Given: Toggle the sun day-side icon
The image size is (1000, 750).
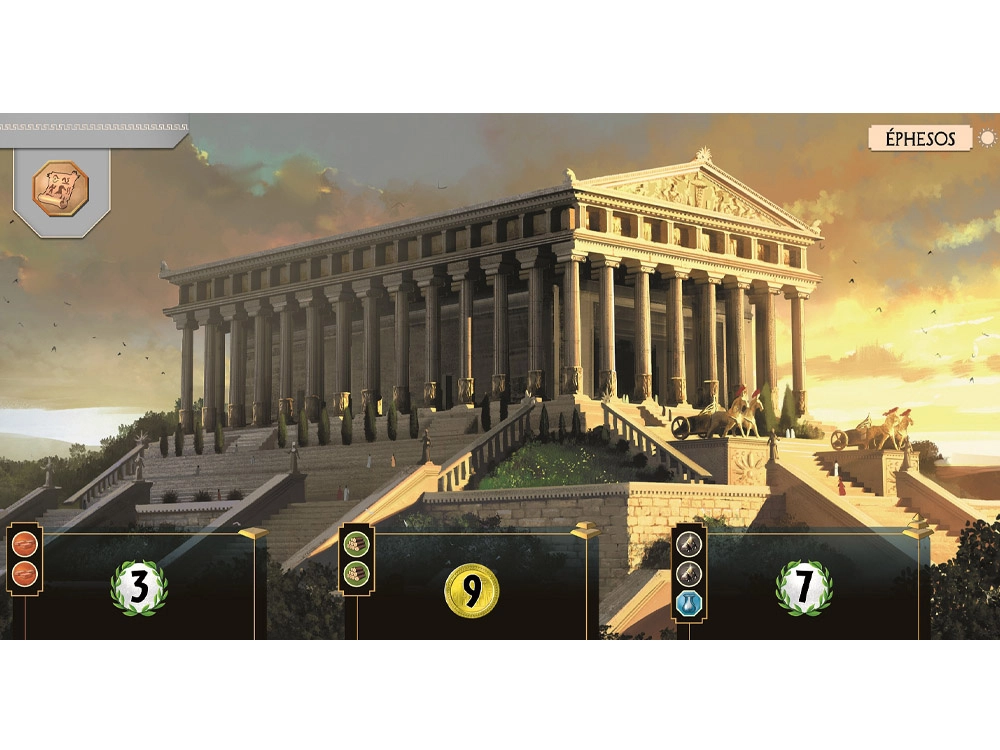Looking at the screenshot, I should pos(987,139).
